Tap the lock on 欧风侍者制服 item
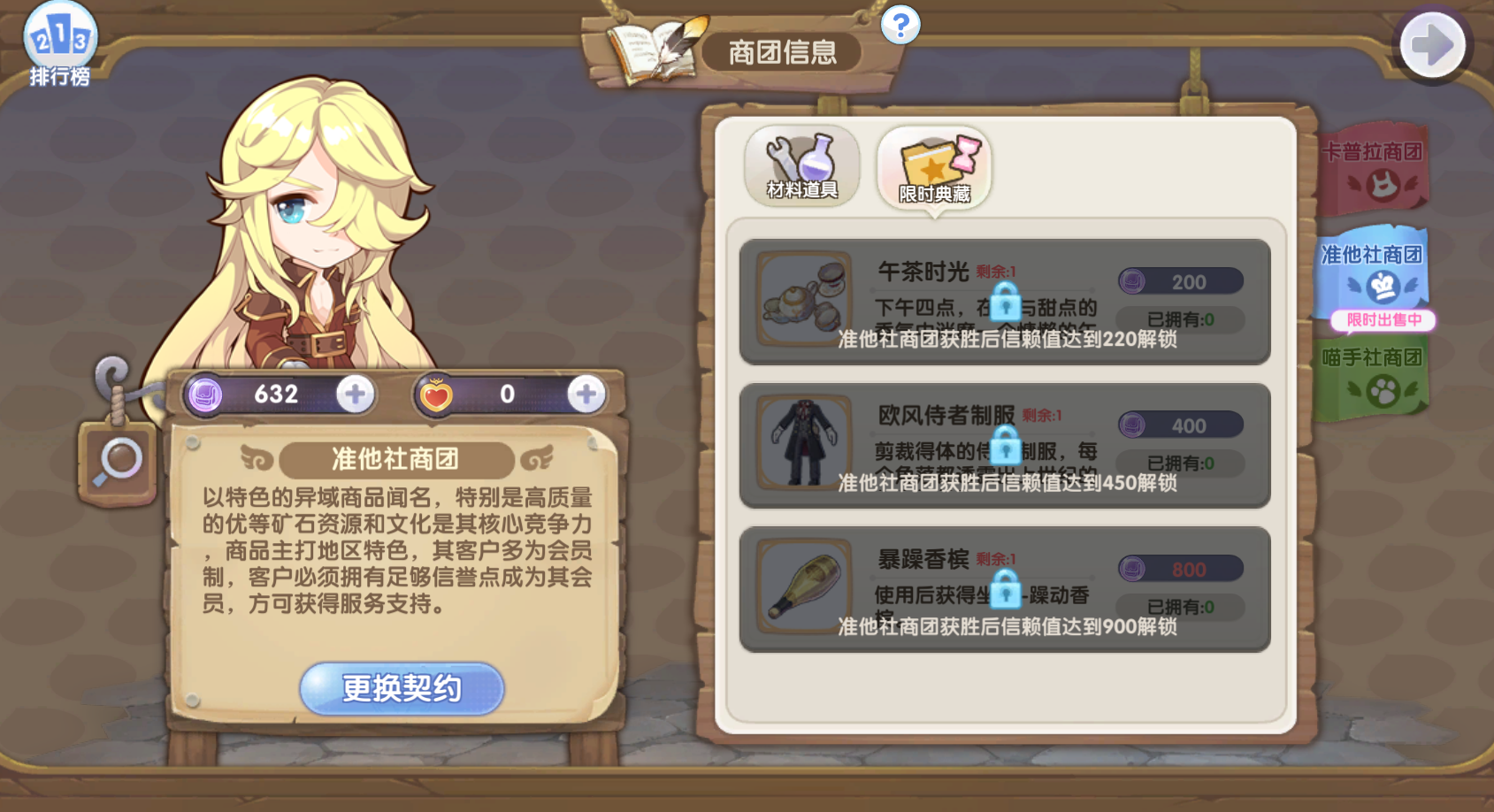 [1007, 448]
